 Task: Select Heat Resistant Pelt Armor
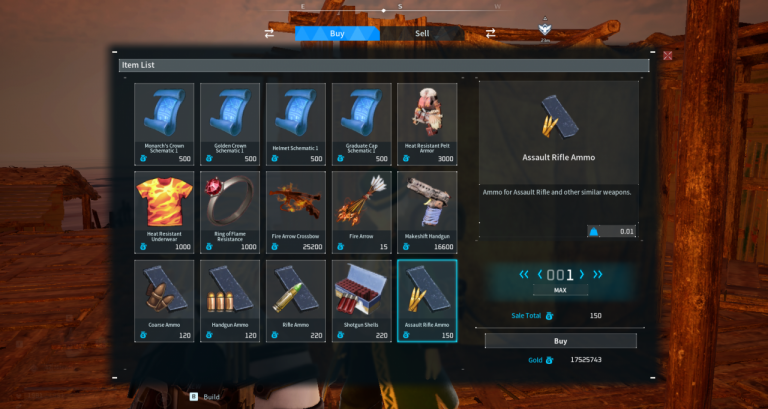point(428,124)
